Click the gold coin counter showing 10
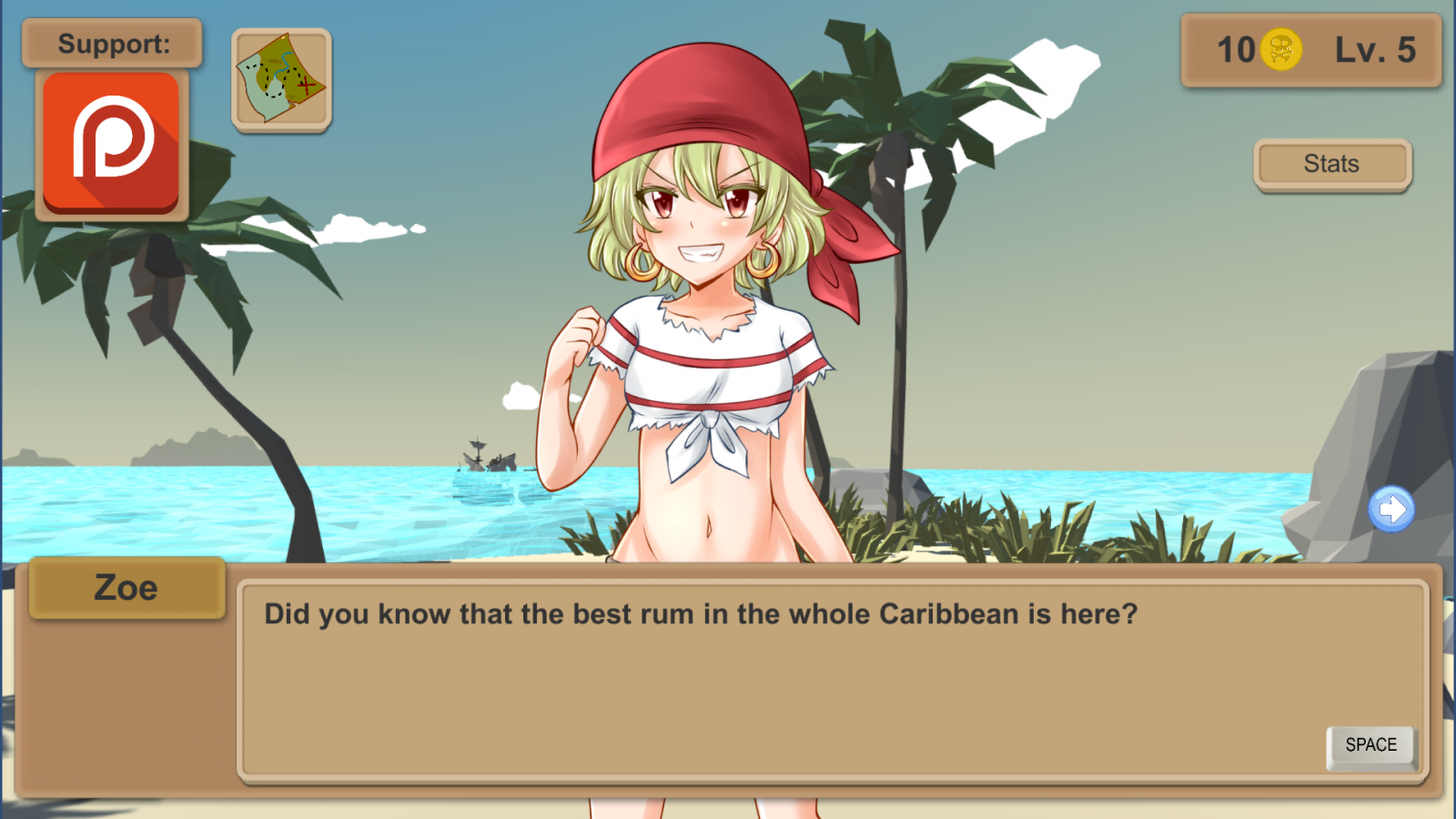Image resolution: width=1456 pixels, height=819 pixels. [1239, 50]
